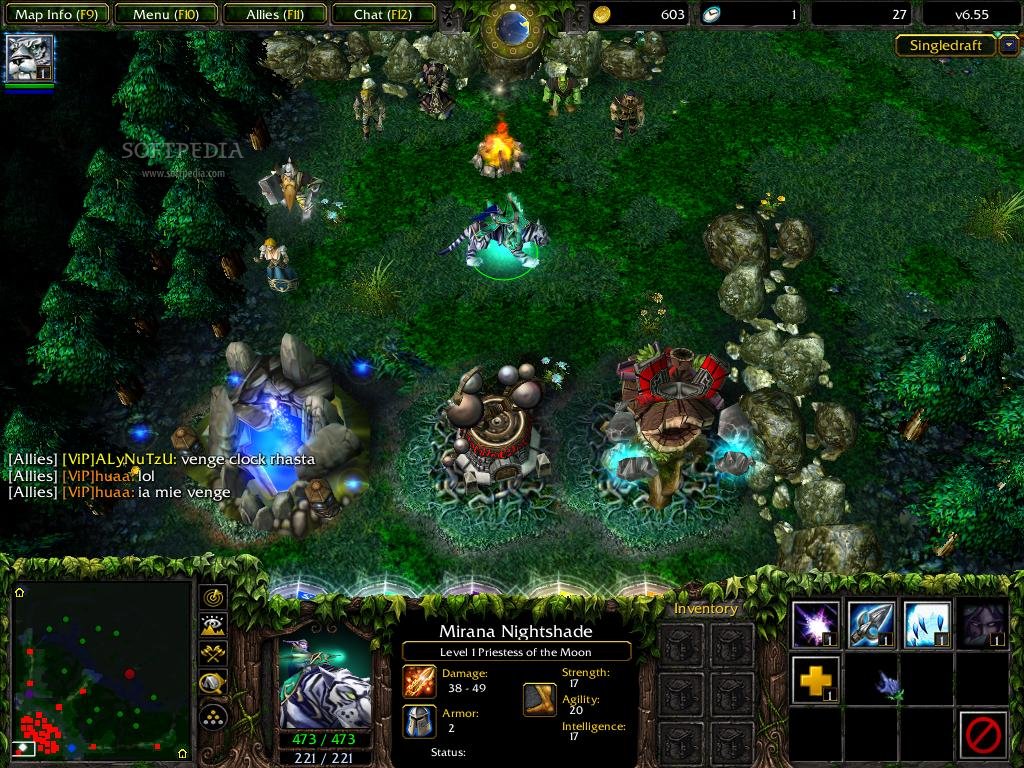Open the Chat log (F12)

click(x=381, y=14)
